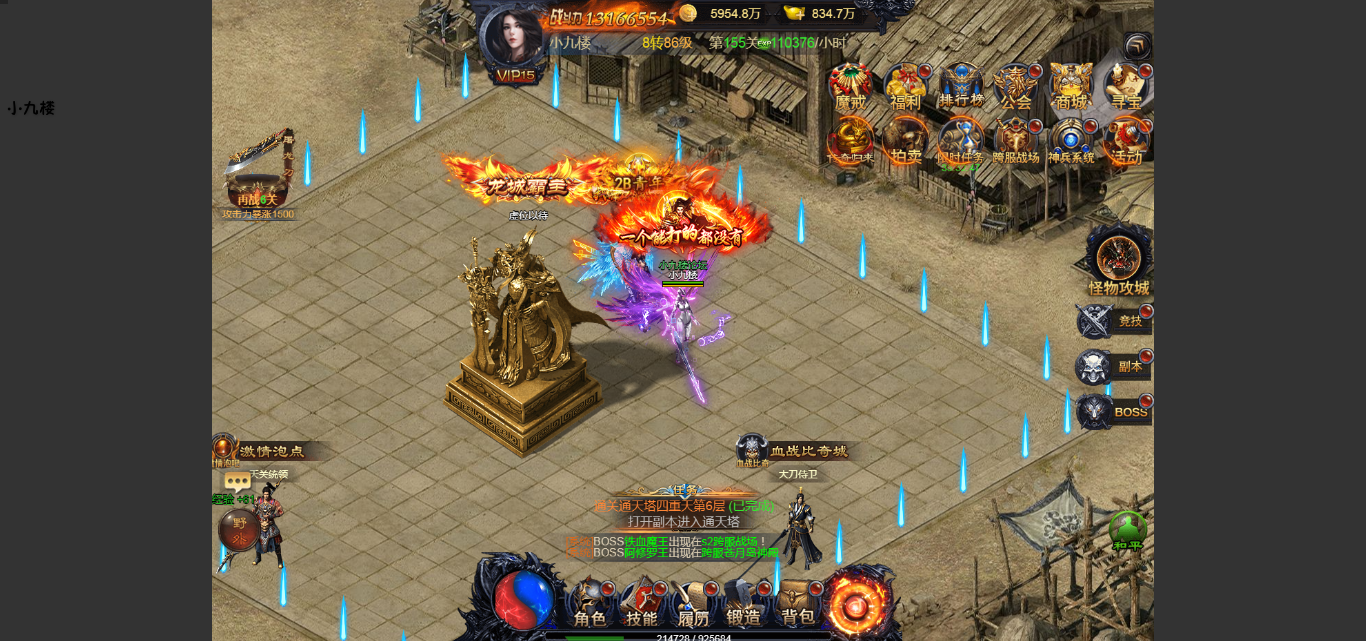Open the 寻宝 treasure hunt
The image size is (1366, 641).
pyautogui.click(x=1127, y=87)
